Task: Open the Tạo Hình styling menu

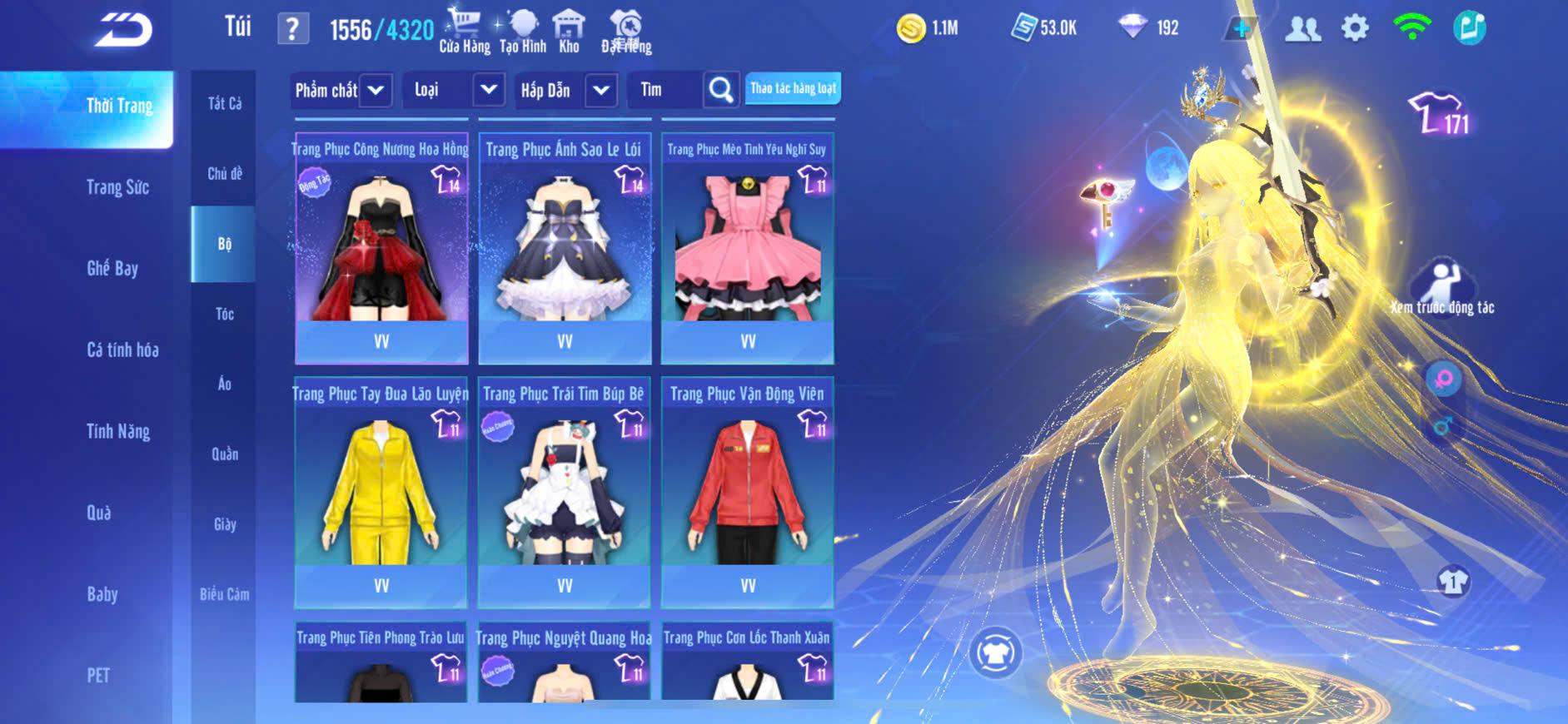Action: click(x=523, y=31)
